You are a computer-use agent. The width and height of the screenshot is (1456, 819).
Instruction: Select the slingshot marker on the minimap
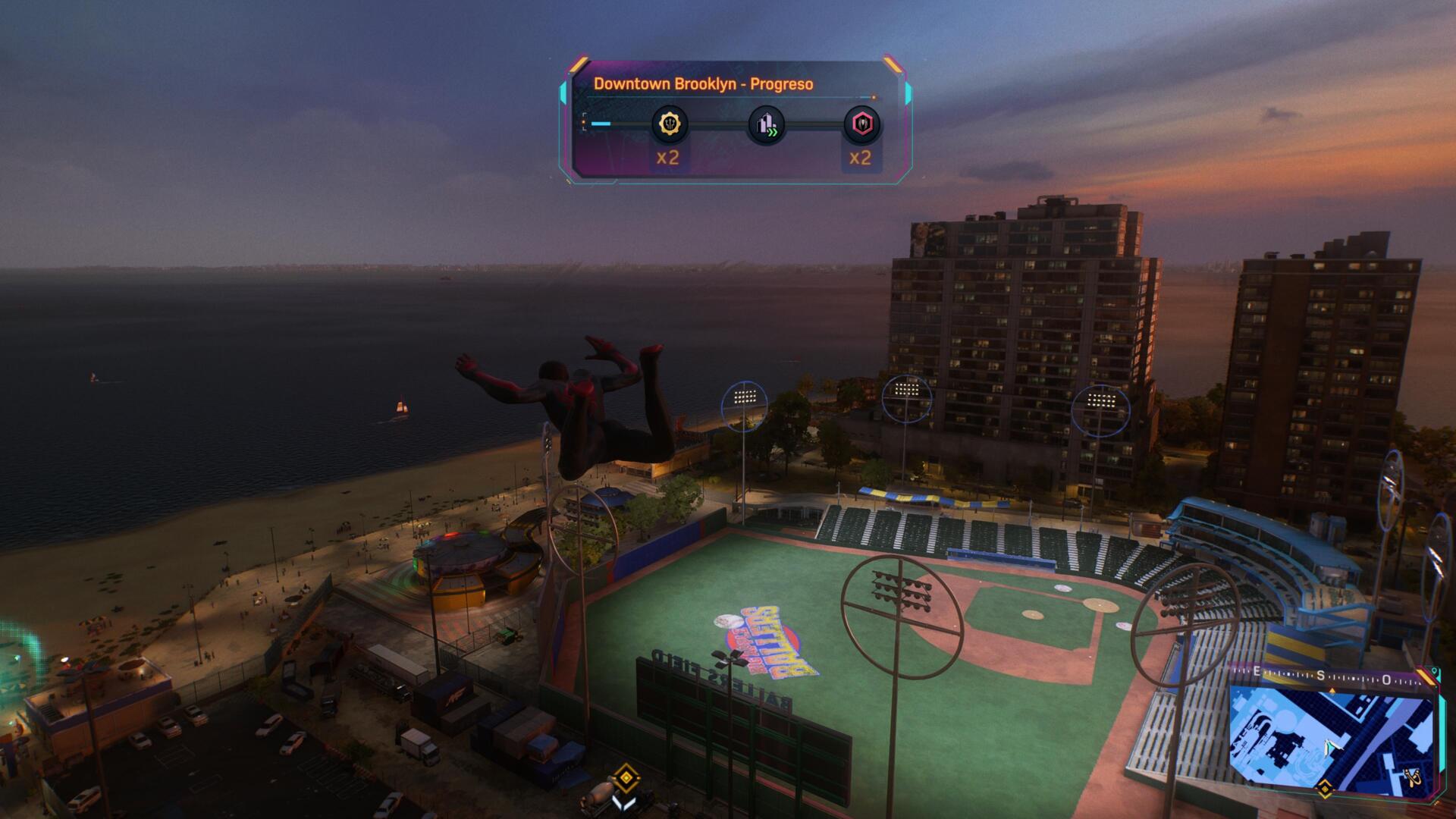[1414, 778]
